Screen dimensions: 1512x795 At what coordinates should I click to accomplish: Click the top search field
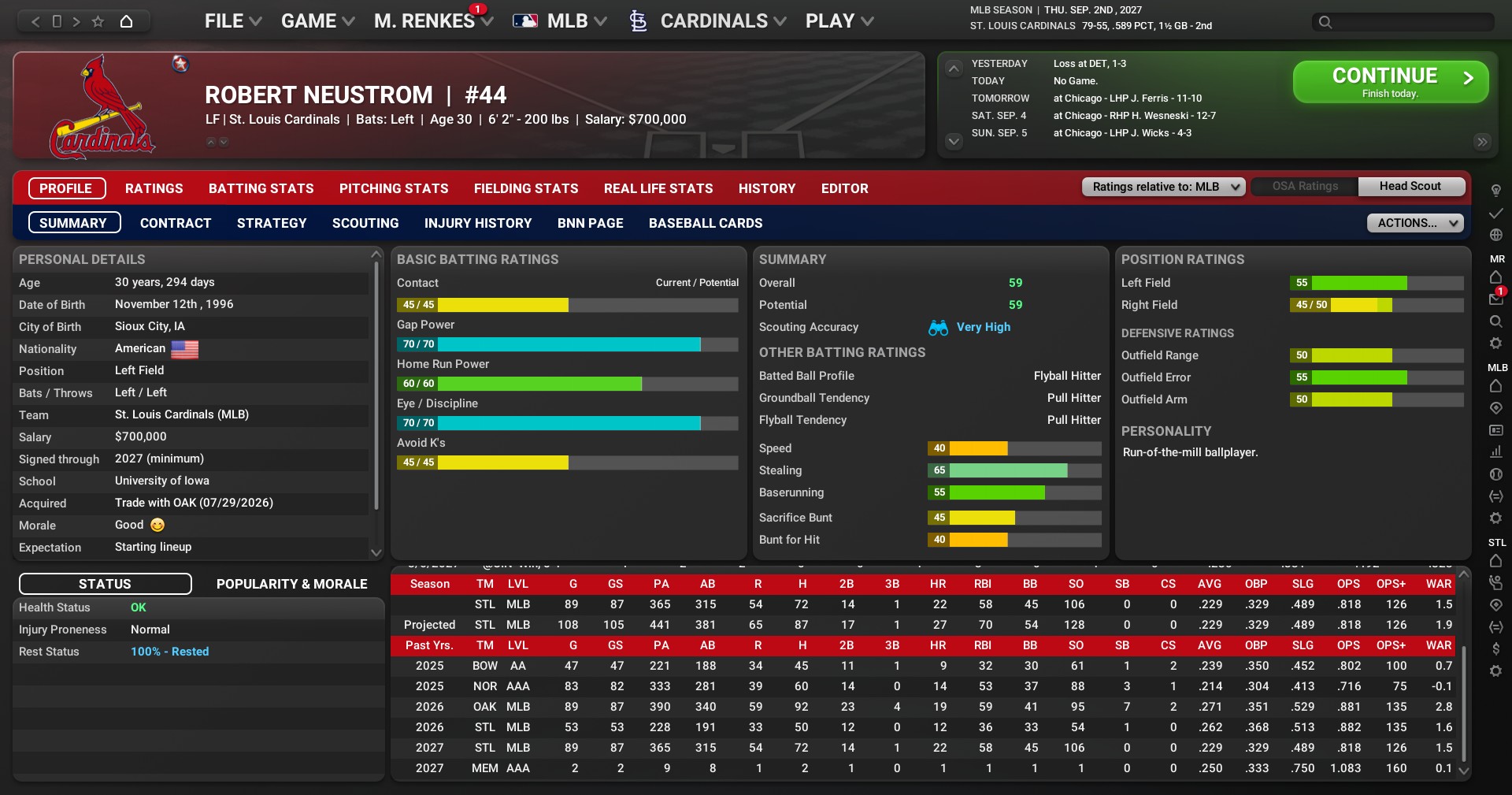click(1402, 22)
